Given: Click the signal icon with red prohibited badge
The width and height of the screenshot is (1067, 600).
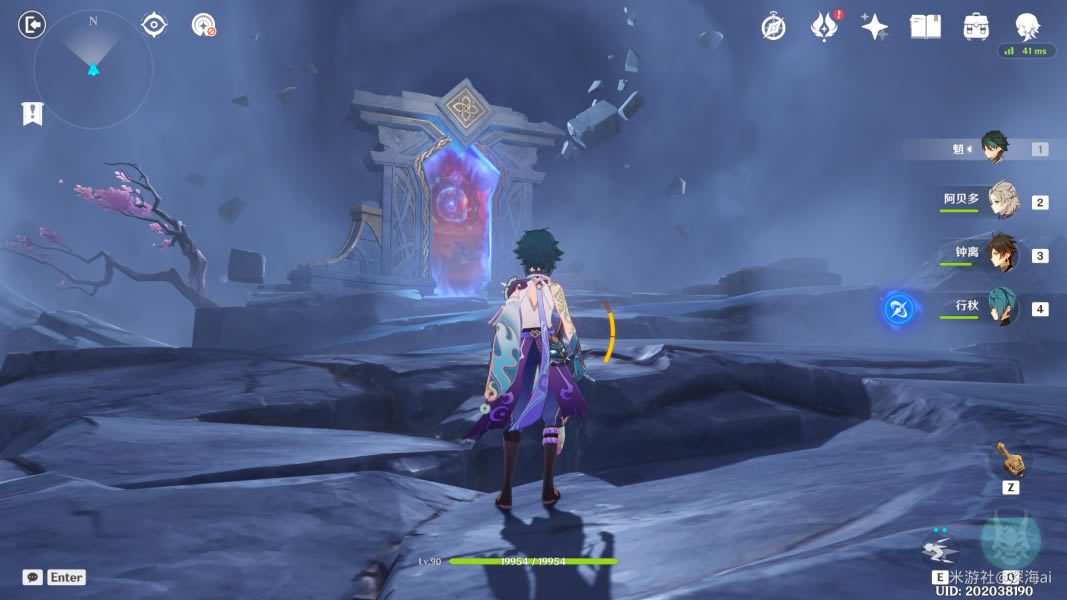Looking at the screenshot, I should pos(204,25).
